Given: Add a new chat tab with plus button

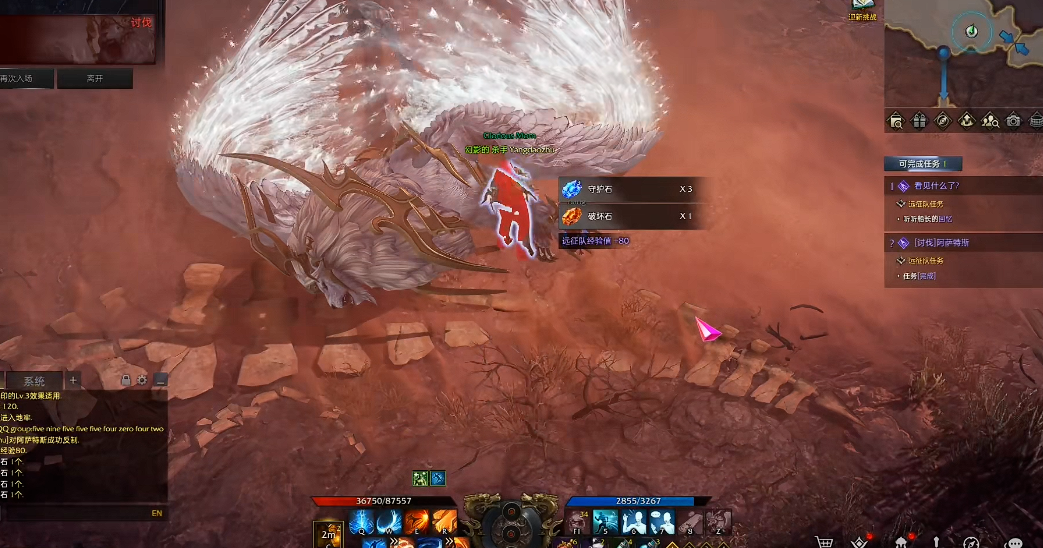Looking at the screenshot, I should [x=73, y=380].
